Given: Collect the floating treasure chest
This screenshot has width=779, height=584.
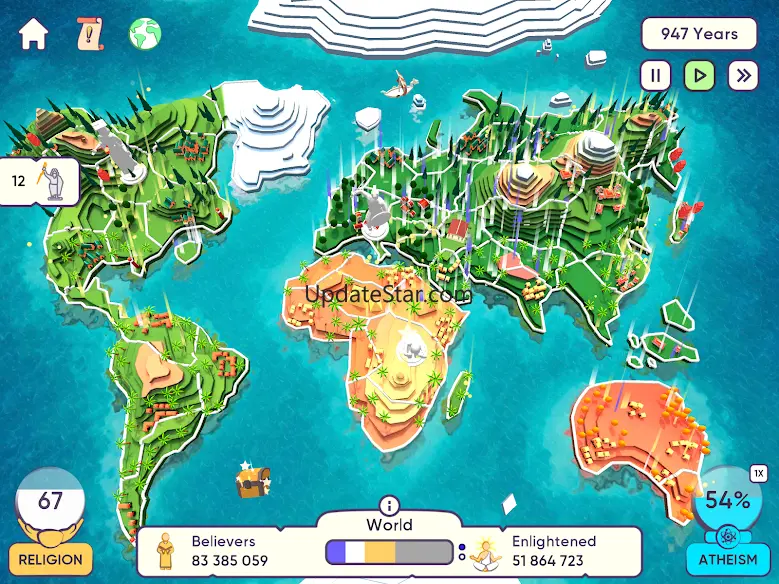Looking at the screenshot, I should [252, 481].
